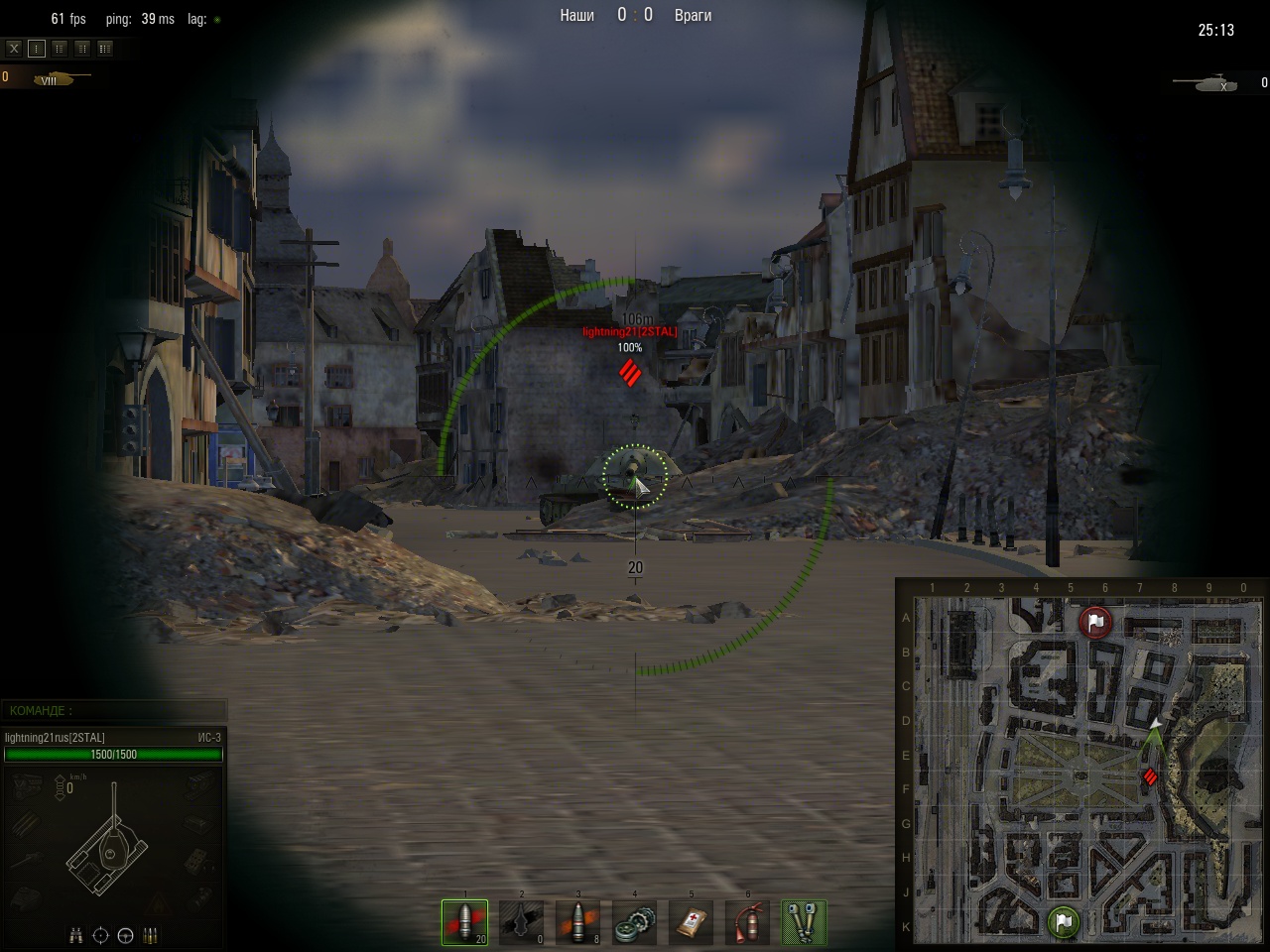The height and width of the screenshot is (952, 1270).
Task: Click the КОМАНДЕ team chat input
Action: coord(114,710)
